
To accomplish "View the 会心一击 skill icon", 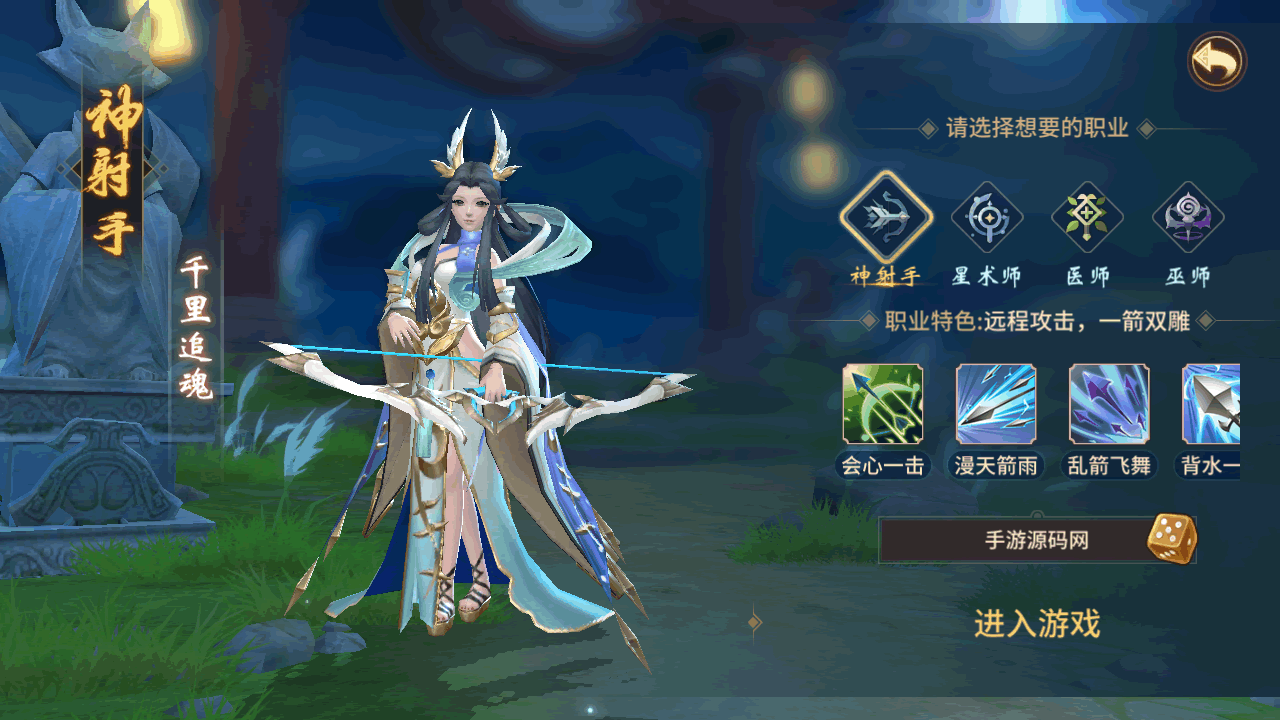I will tap(882, 404).
